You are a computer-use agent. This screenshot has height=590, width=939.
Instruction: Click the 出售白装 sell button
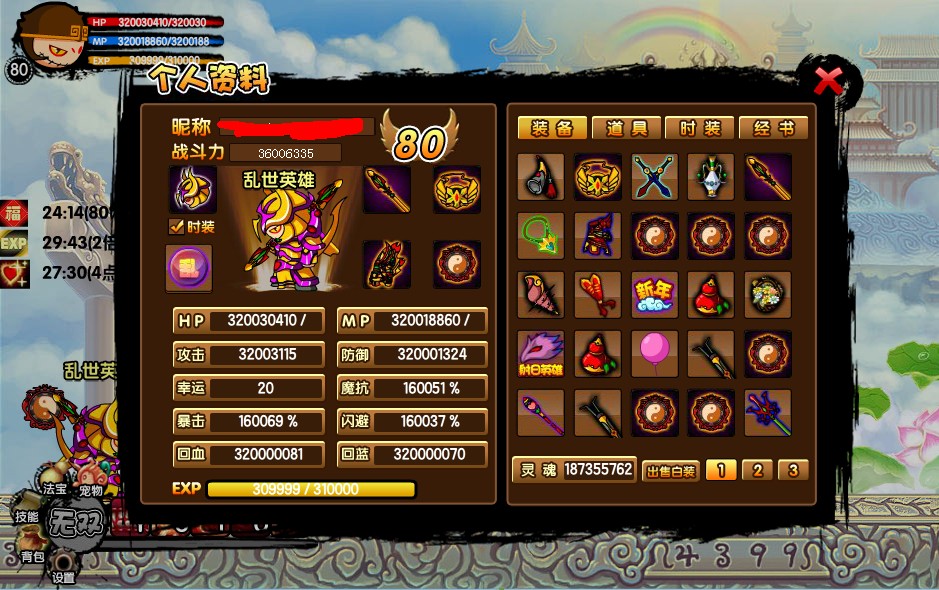(x=670, y=471)
